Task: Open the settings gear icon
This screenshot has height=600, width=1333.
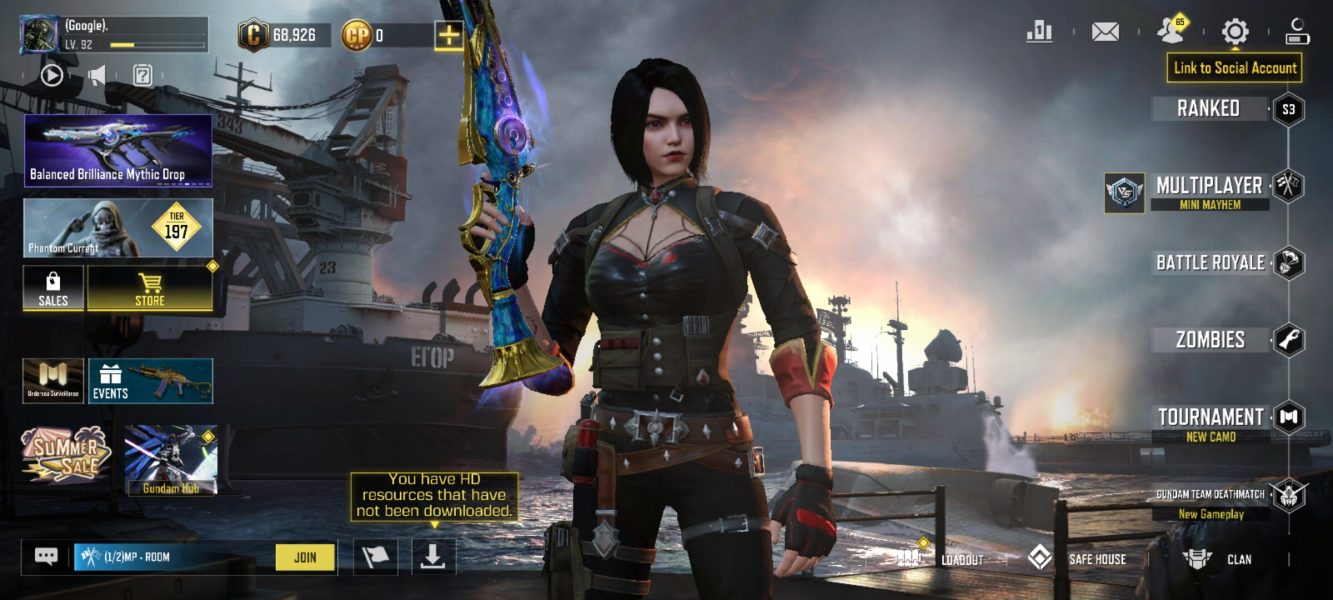Action: tap(1235, 32)
